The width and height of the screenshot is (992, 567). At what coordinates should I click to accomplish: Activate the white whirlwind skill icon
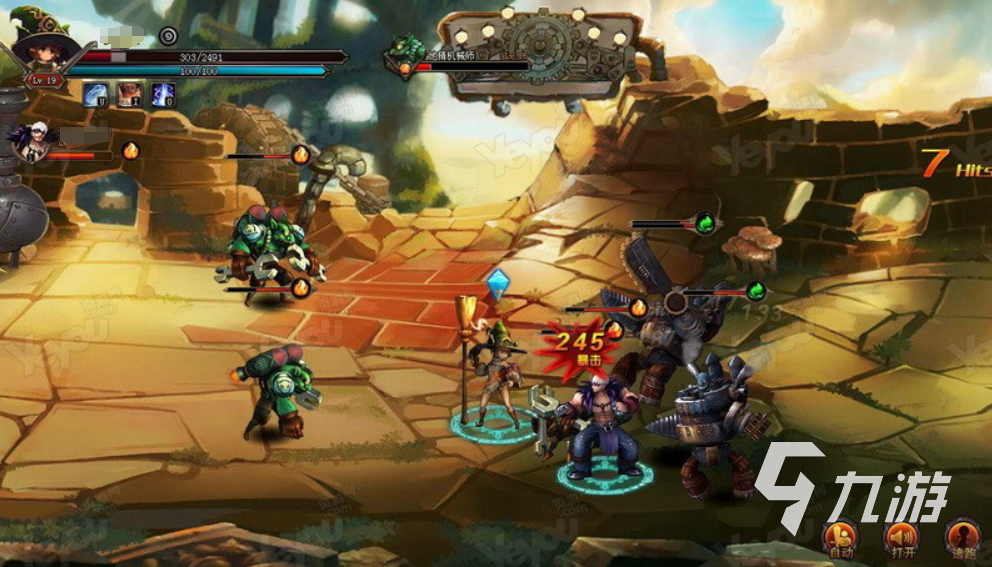click(x=96, y=95)
